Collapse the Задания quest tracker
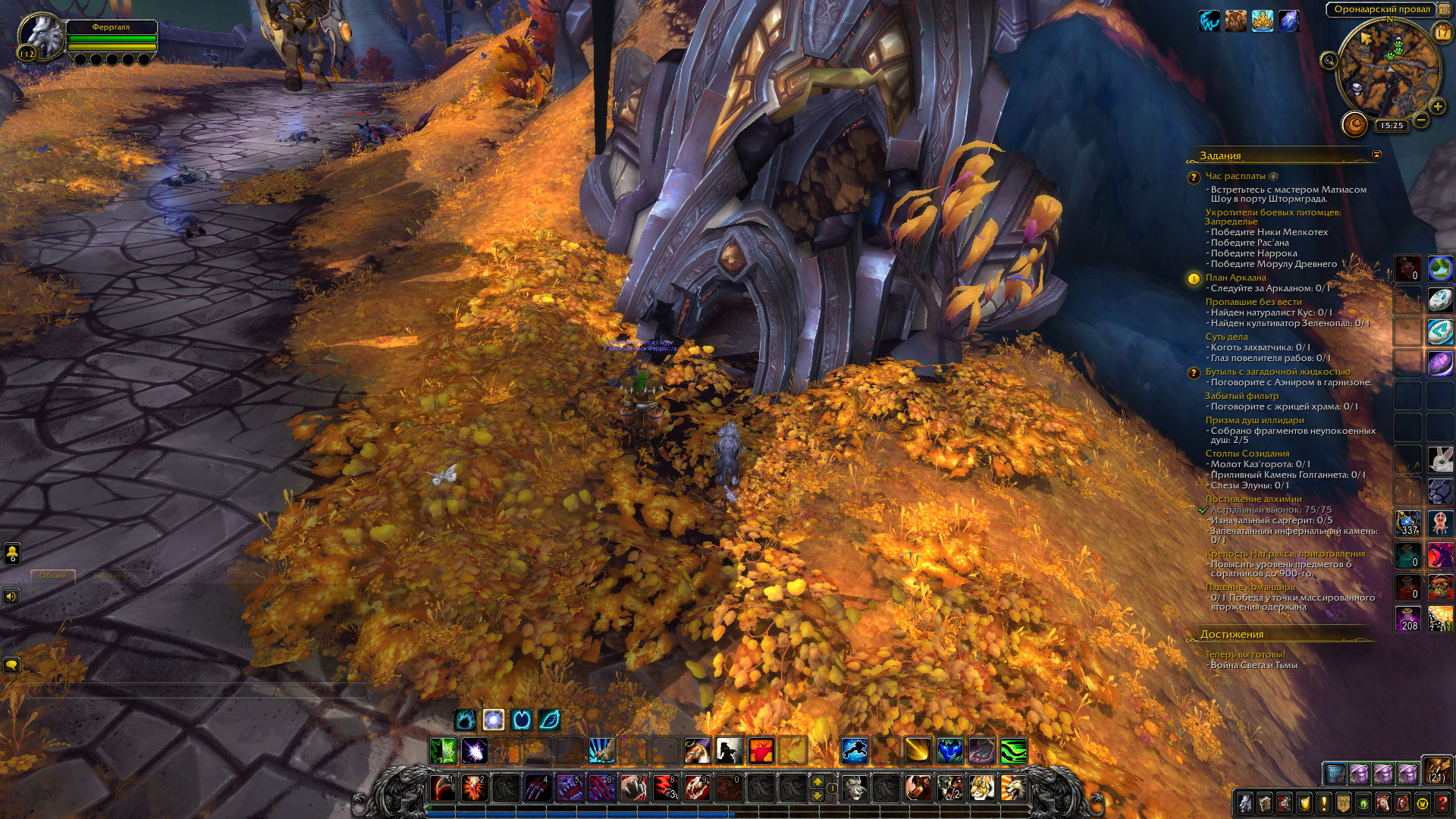1456x819 pixels. pos(1376,155)
